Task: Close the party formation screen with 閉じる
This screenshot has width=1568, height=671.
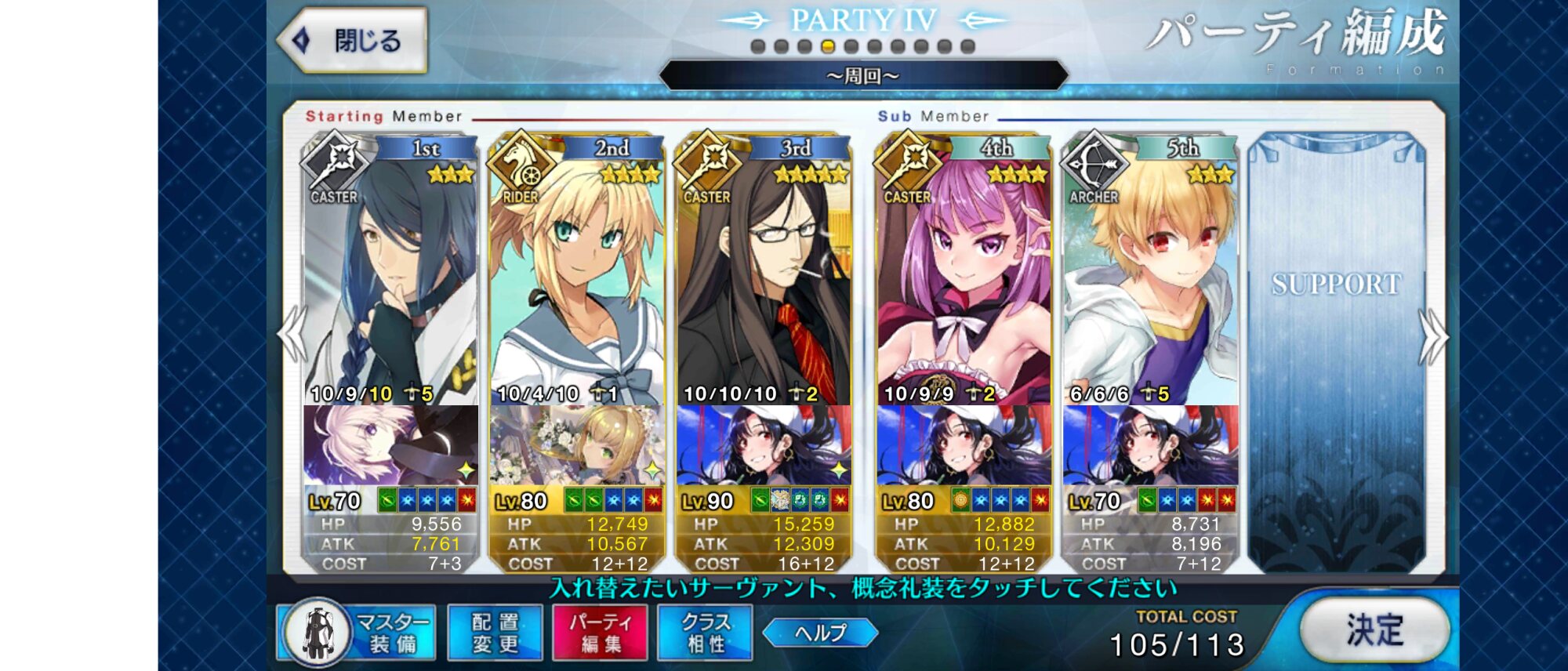Action: [x=352, y=40]
